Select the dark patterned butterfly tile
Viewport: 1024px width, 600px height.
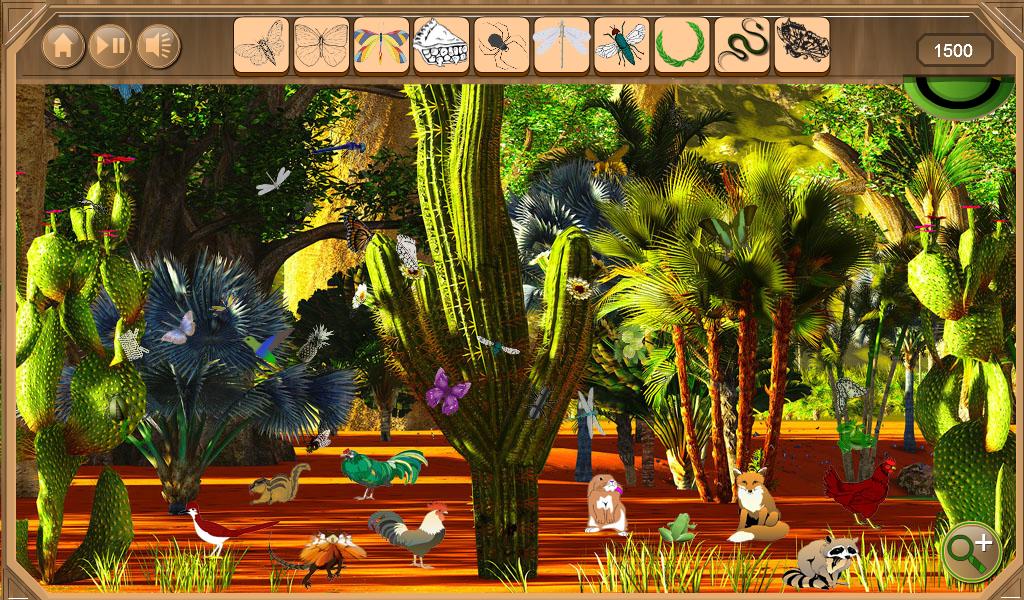801,45
